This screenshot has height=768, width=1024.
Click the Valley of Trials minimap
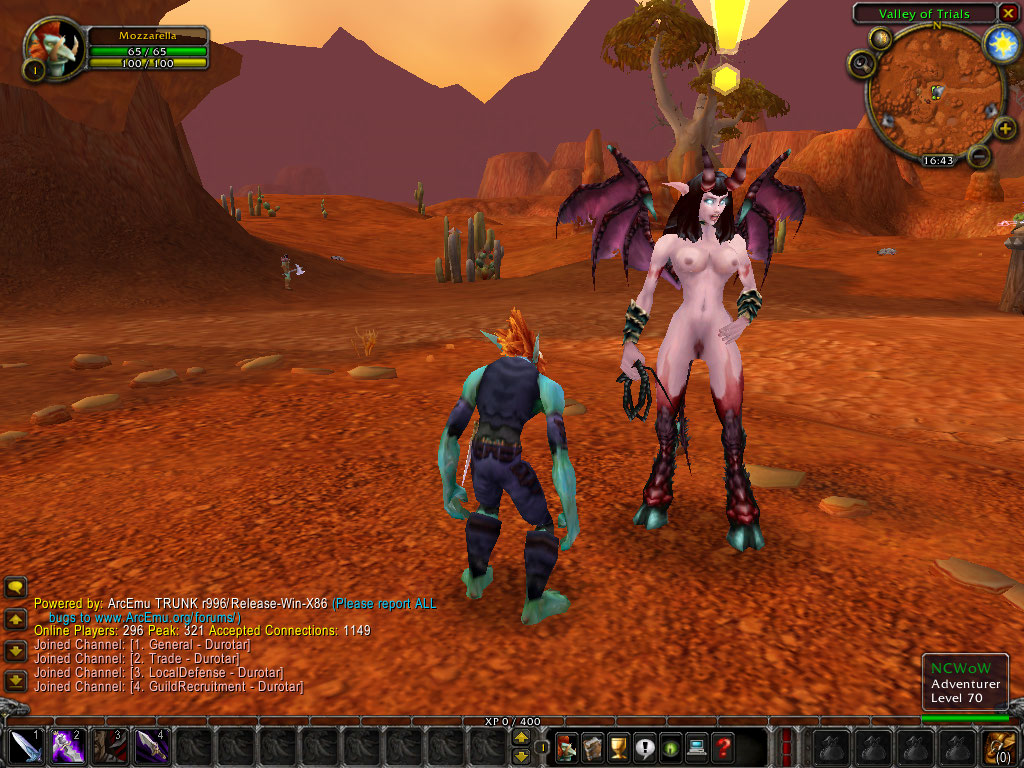click(932, 97)
